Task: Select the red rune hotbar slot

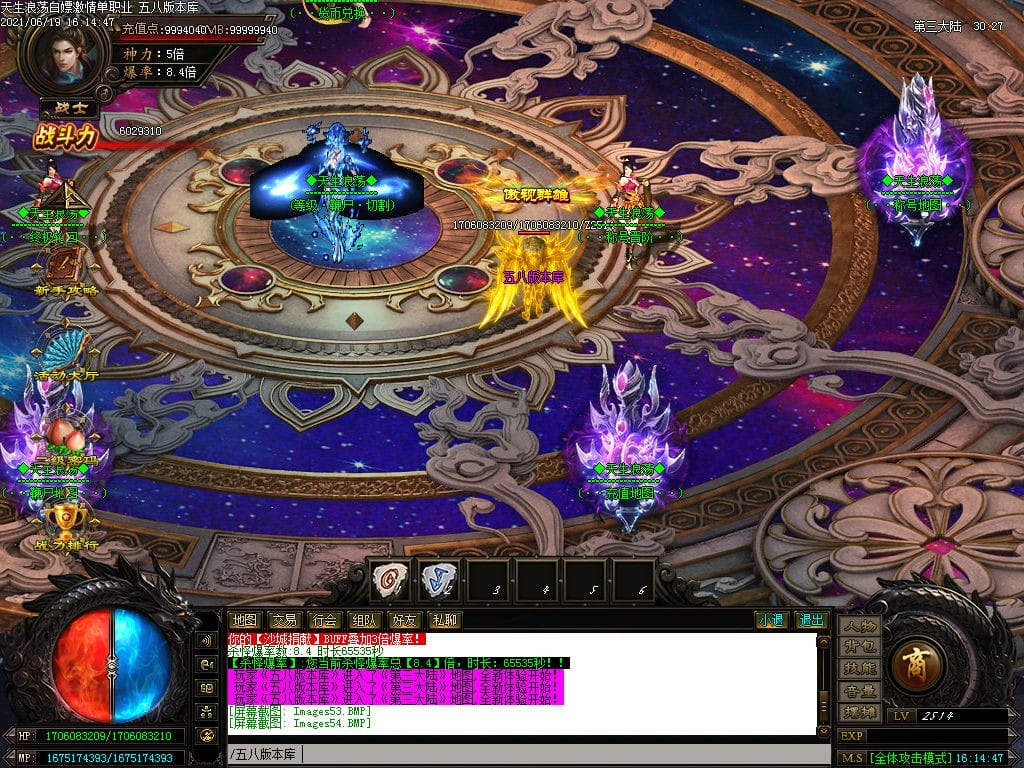Action: click(x=390, y=579)
